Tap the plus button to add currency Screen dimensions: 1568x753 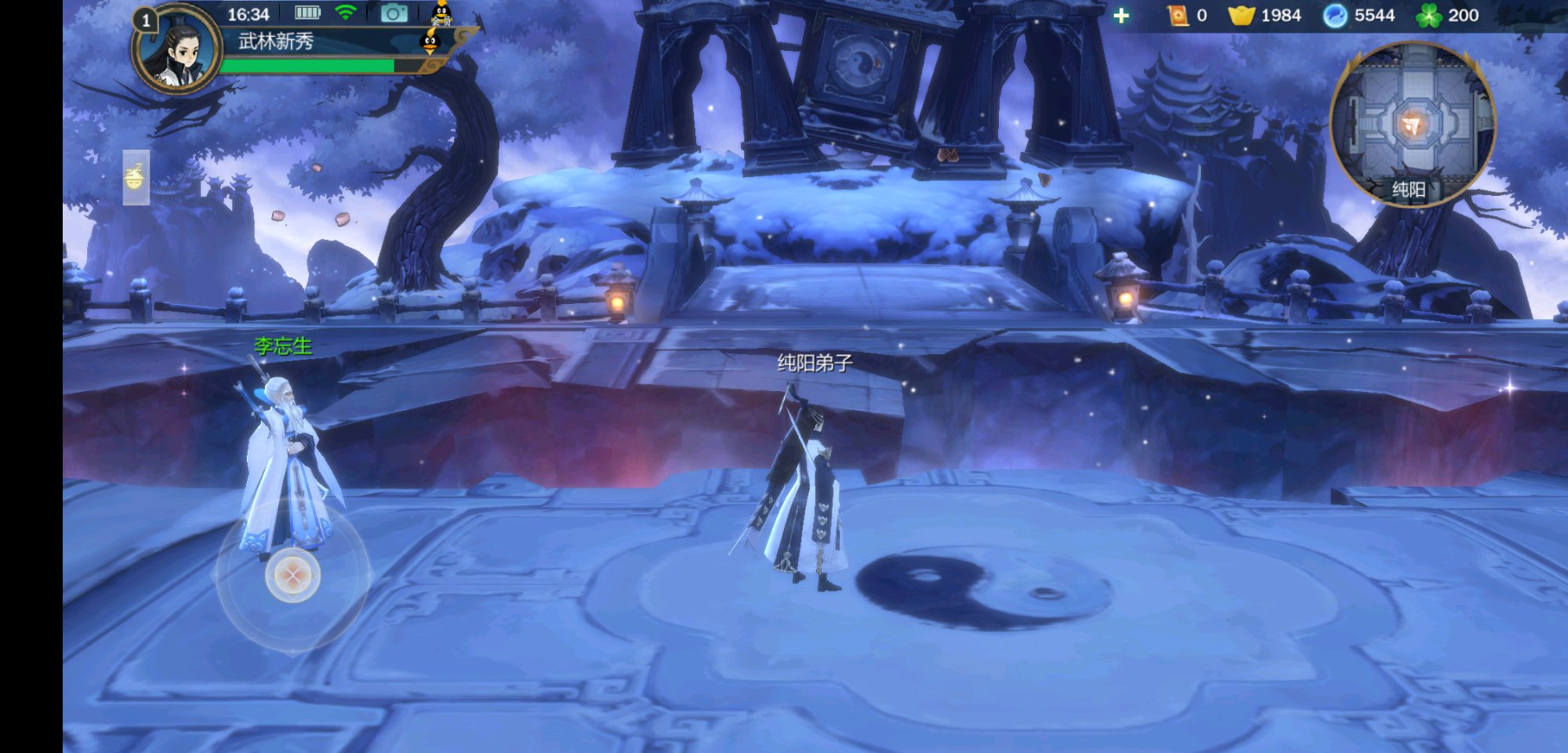[1121, 16]
